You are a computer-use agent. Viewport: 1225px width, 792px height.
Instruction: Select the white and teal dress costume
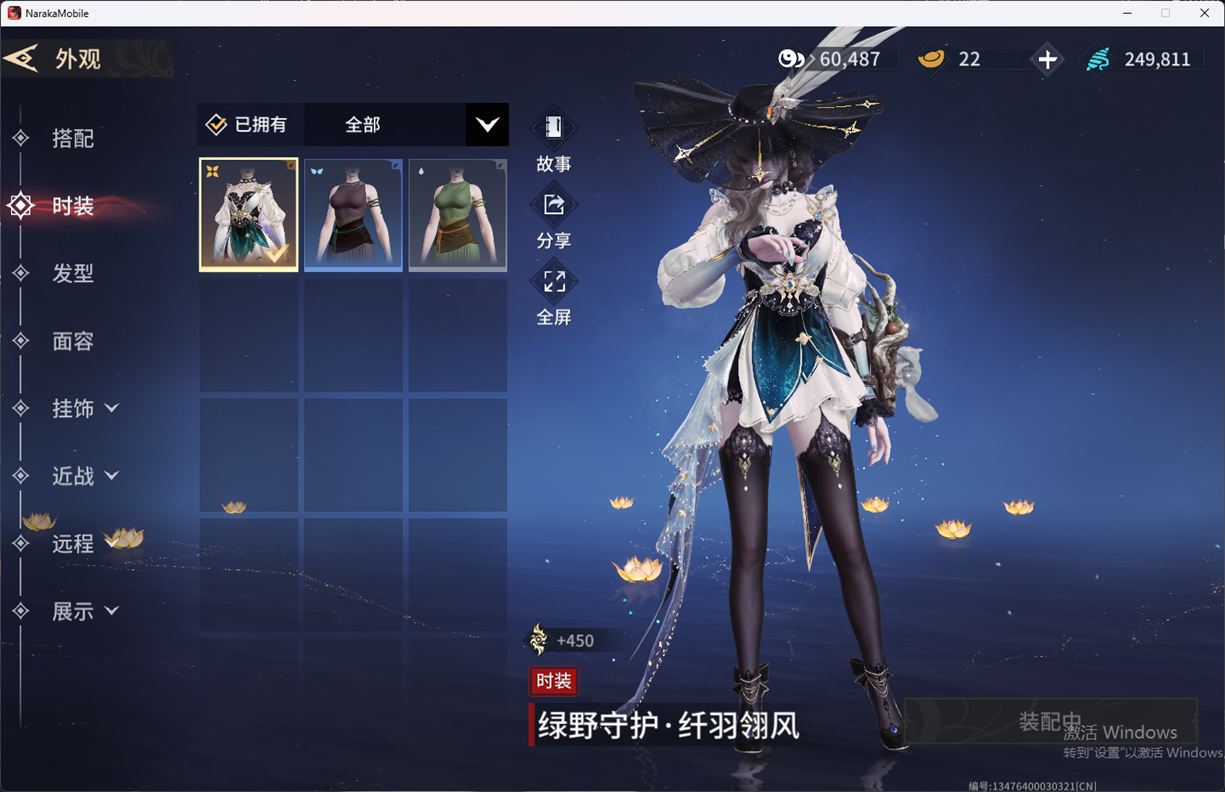tap(248, 215)
